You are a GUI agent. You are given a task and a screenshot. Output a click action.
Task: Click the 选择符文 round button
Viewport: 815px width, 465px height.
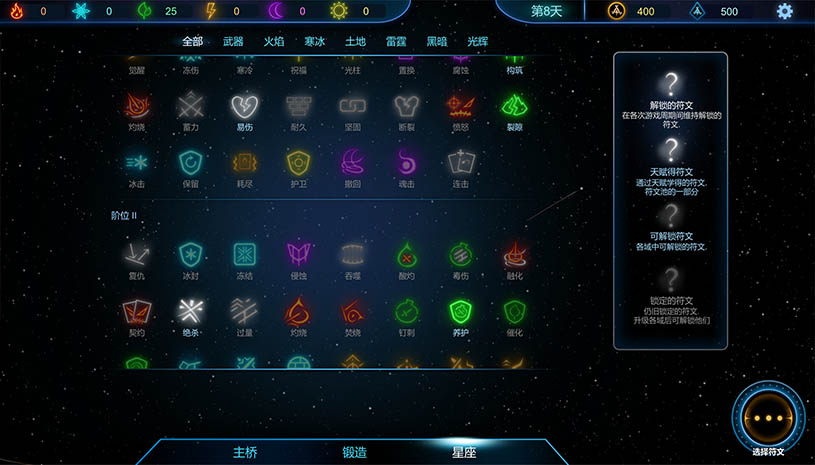click(x=768, y=420)
